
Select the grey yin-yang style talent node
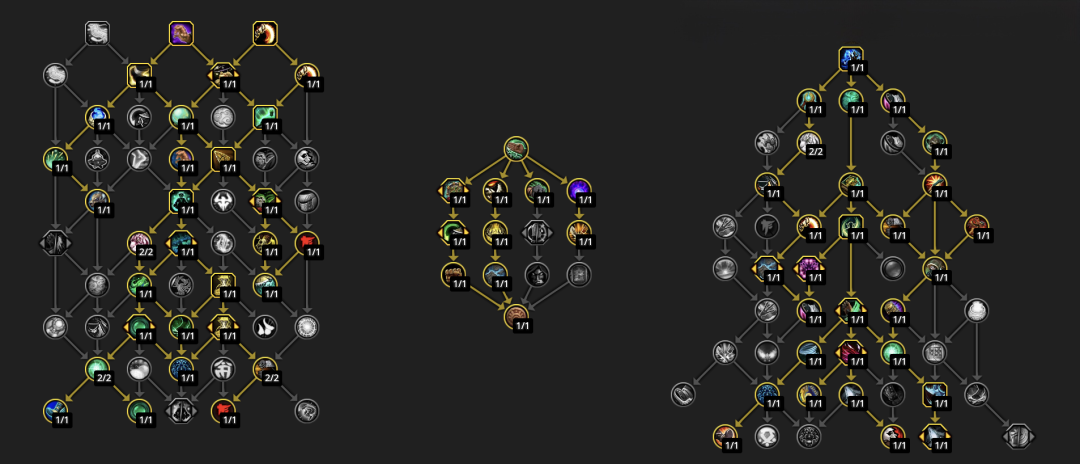click(x=223, y=242)
